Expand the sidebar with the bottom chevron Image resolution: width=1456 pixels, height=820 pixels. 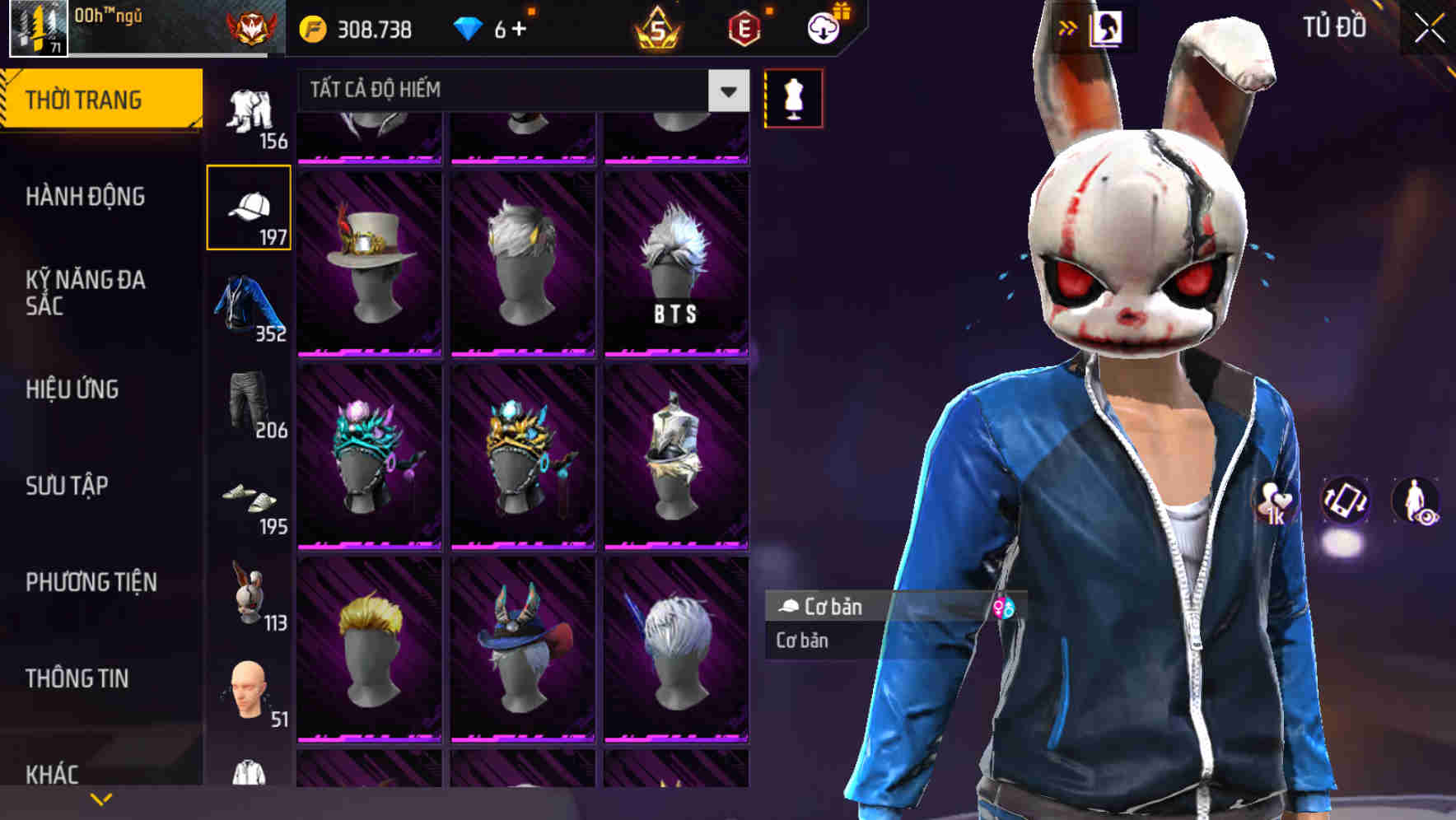click(101, 798)
